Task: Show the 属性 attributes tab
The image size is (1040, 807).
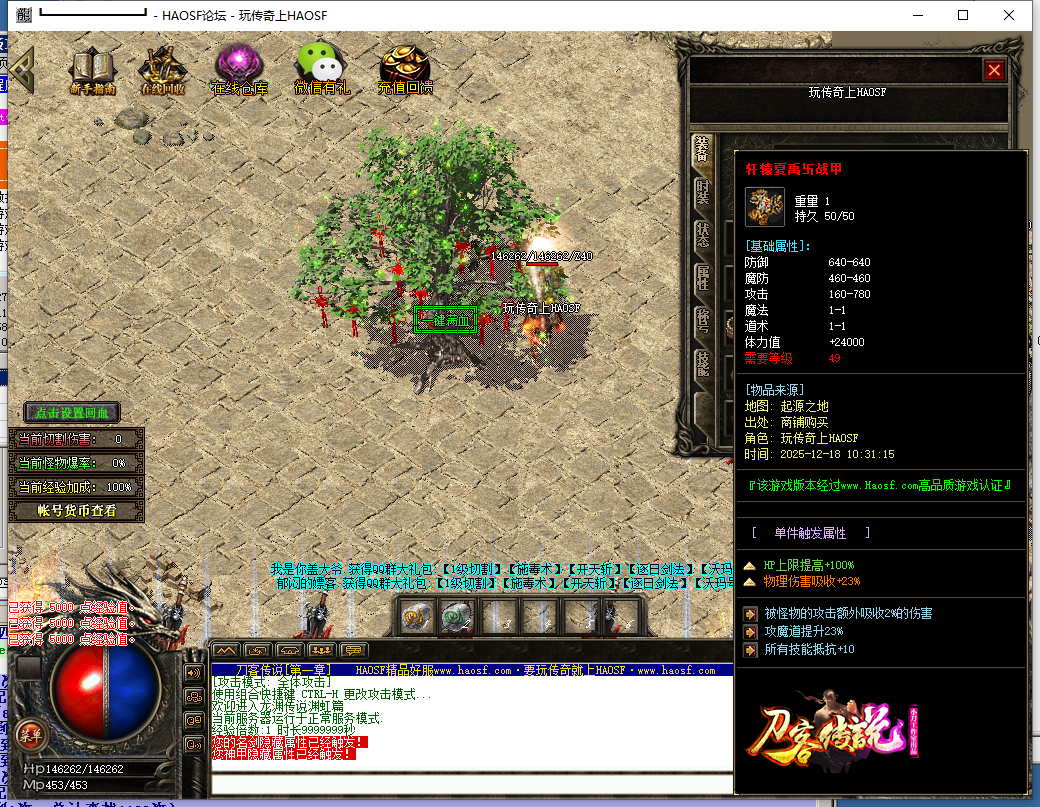Action: [x=702, y=277]
